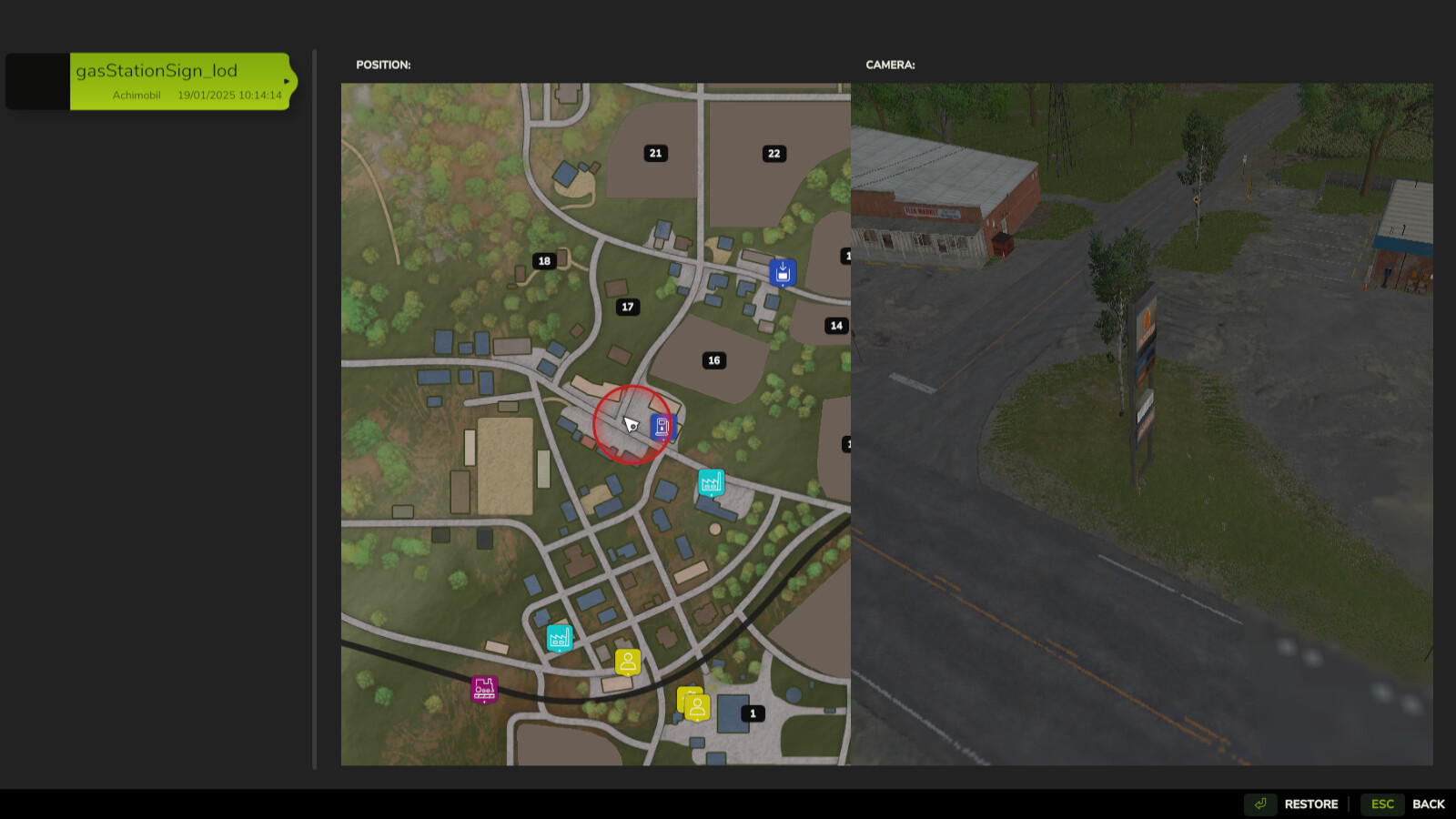Click field label 14 near the map edge
This screenshot has width=1456, height=819.
(837, 323)
